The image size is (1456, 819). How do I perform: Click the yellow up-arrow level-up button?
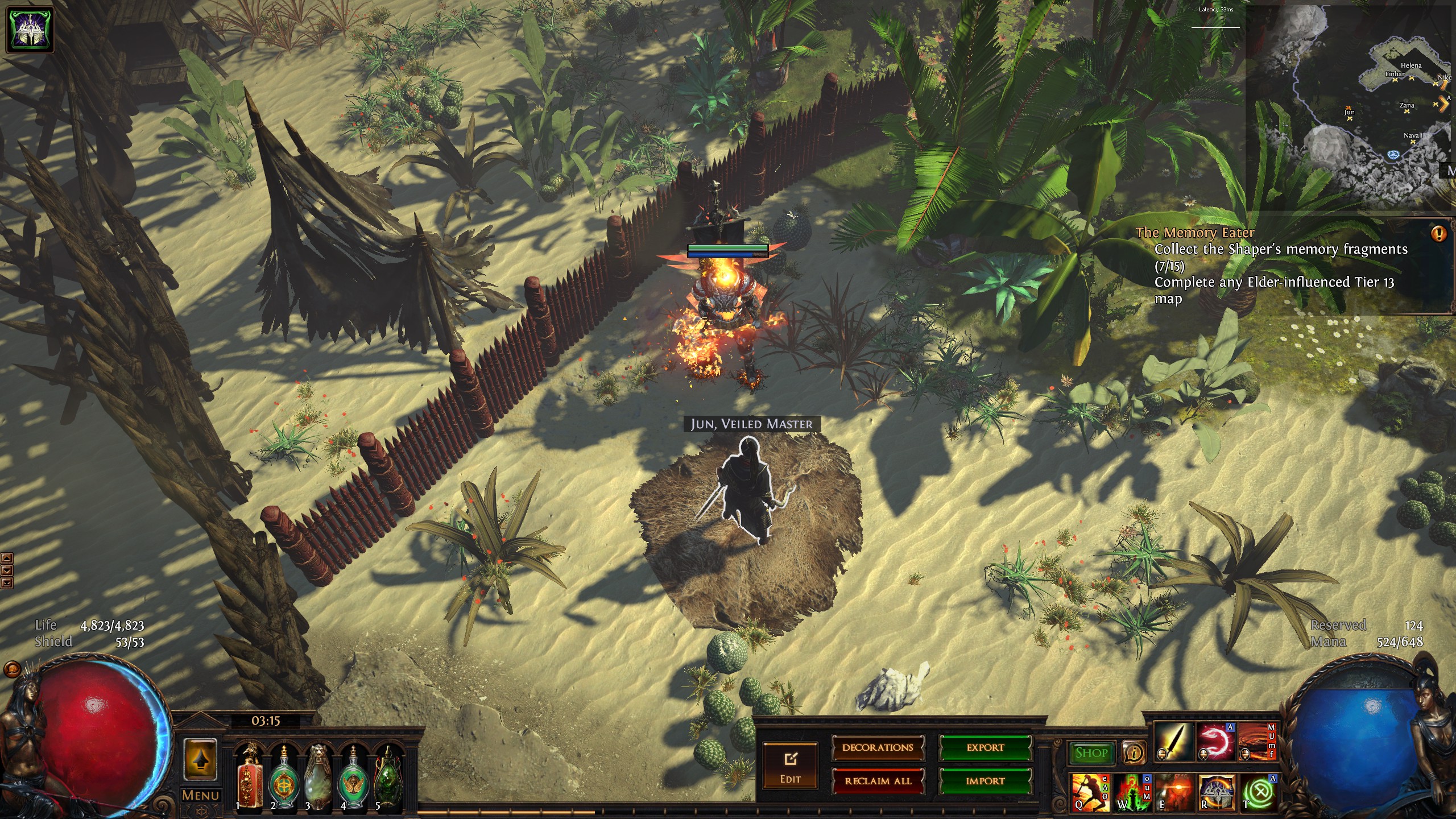click(x=200, y=759)
